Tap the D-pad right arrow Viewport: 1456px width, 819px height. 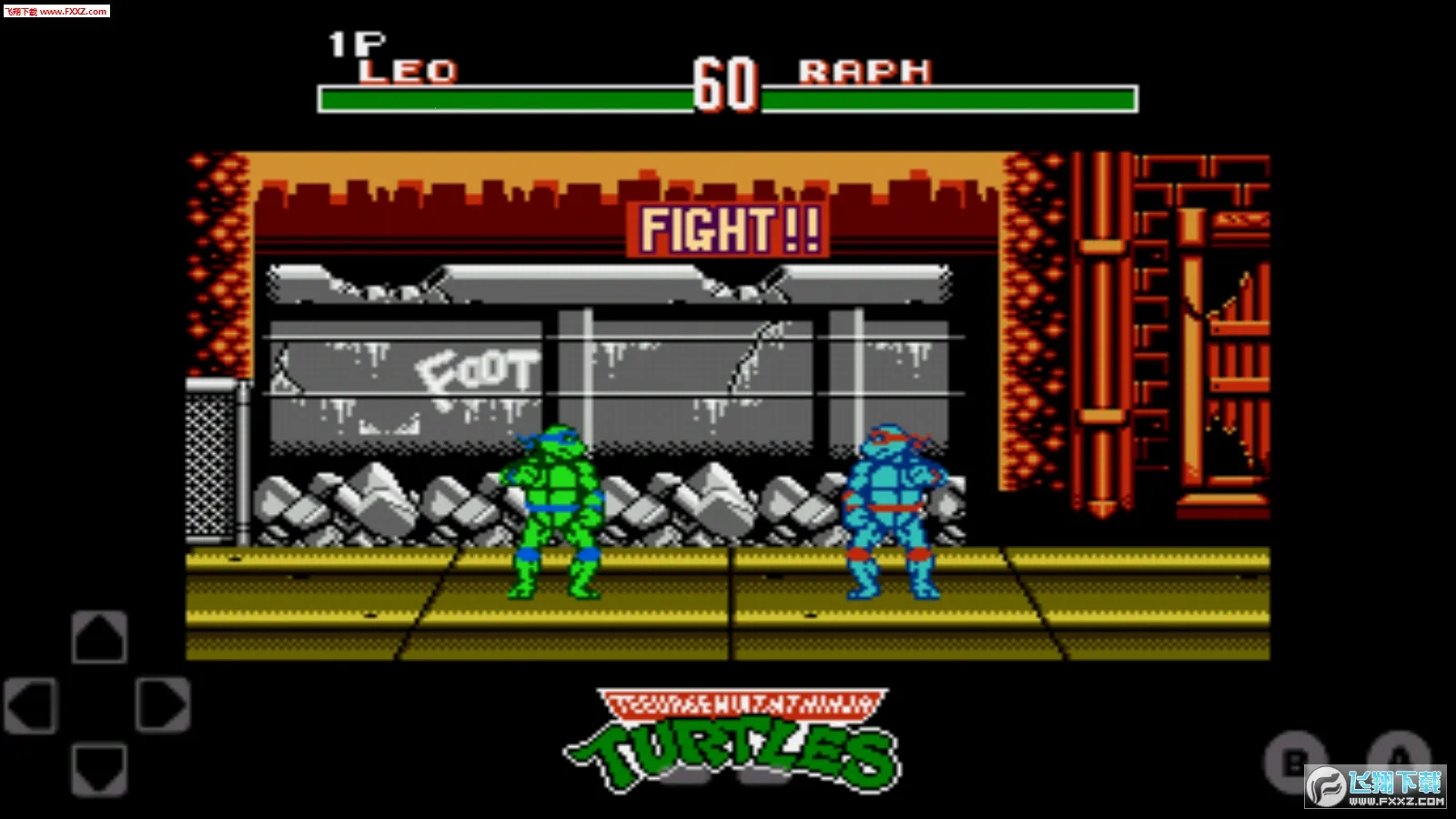click(163, 704)
